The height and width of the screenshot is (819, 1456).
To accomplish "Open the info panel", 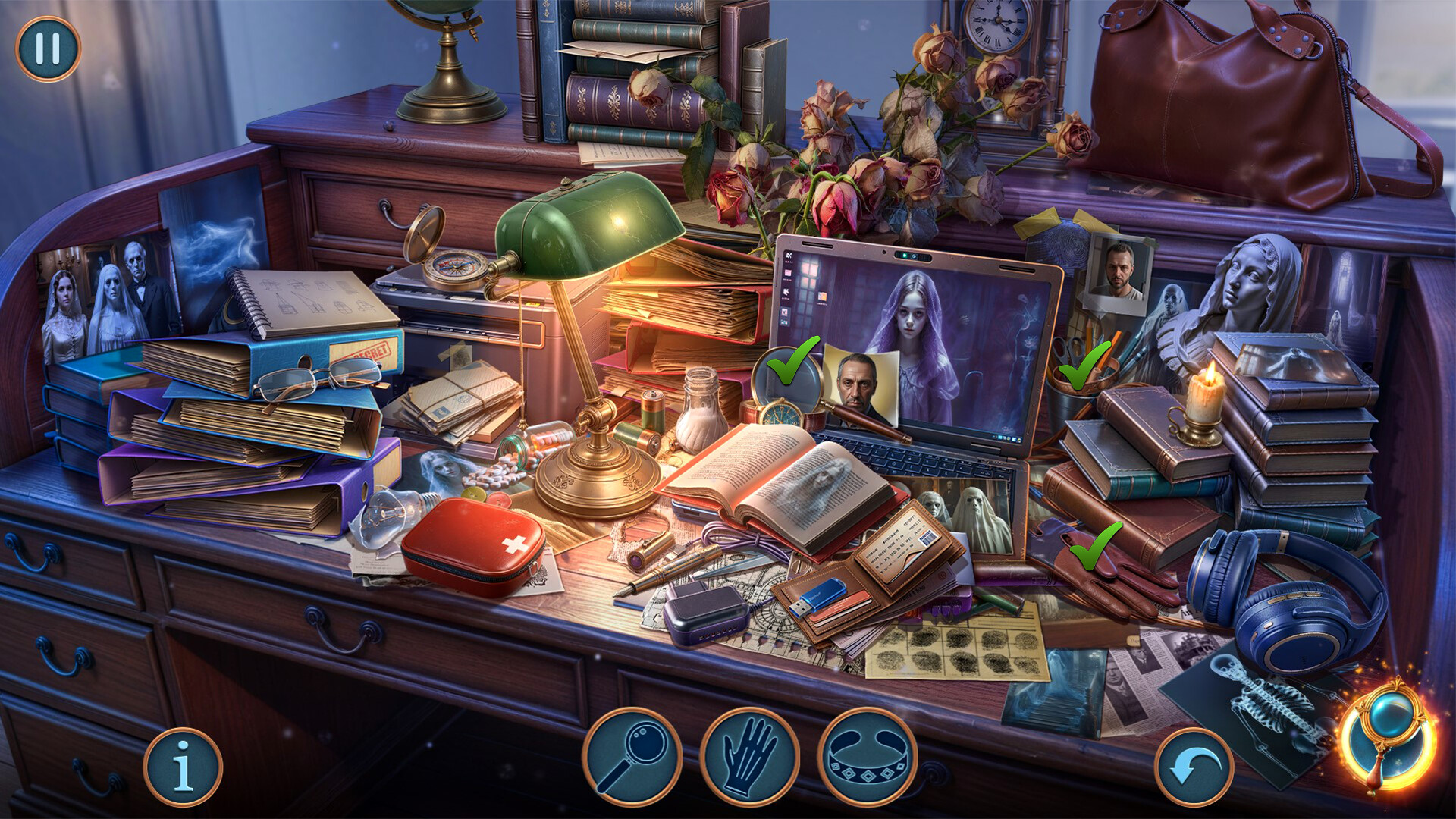I will tap(184, 767).
